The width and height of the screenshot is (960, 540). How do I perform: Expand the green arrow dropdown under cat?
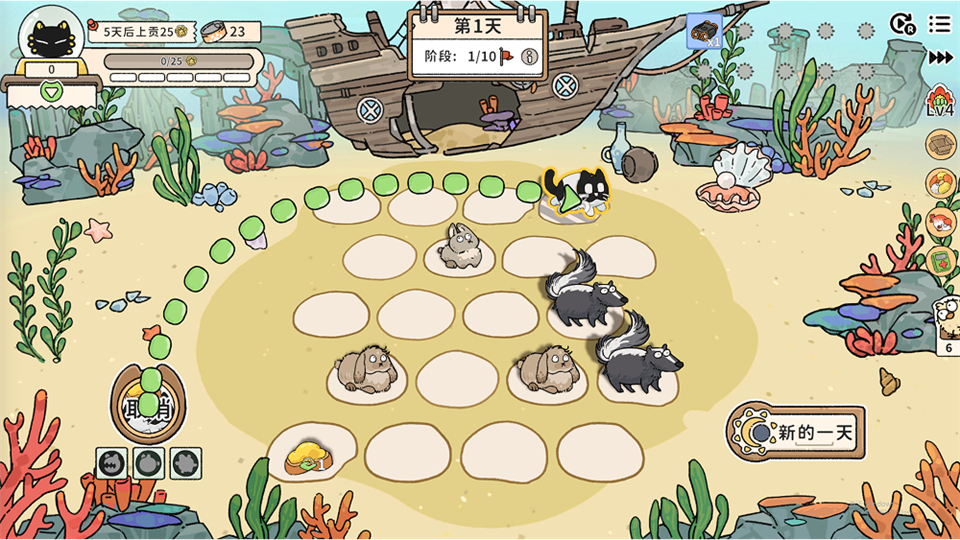tap(52, 92)
